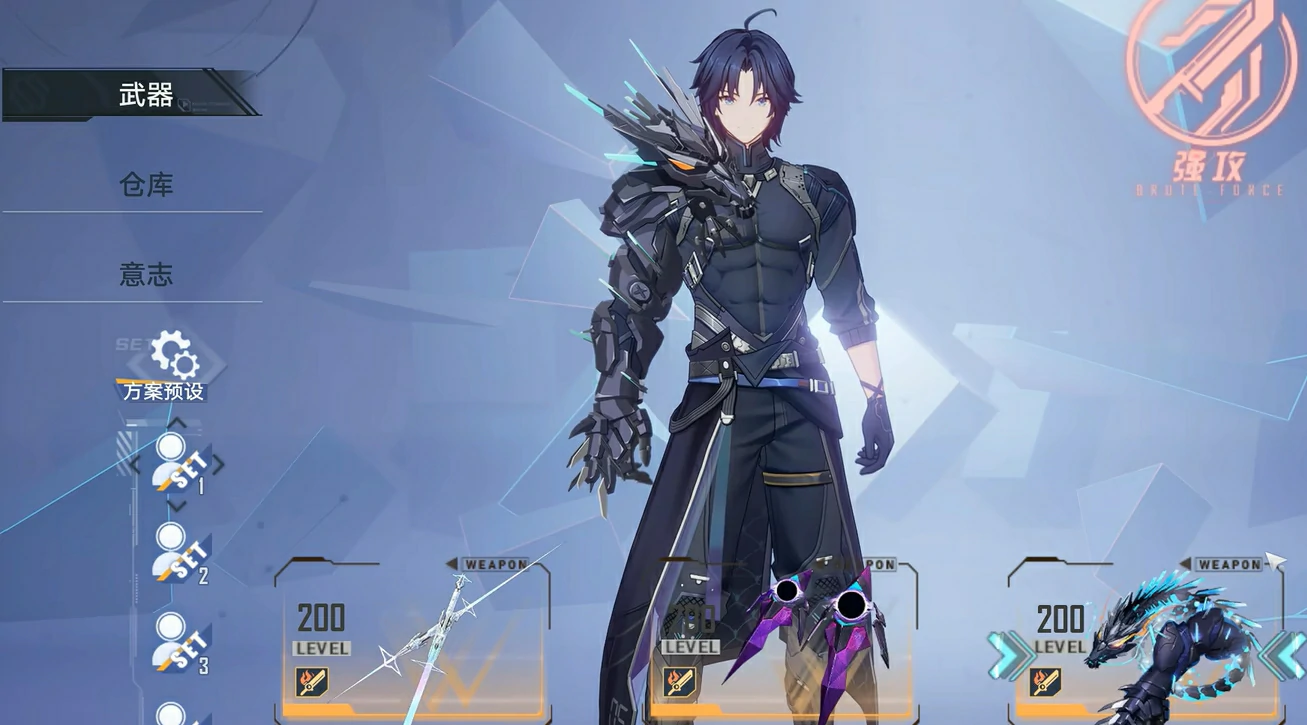Choose preset SET 3
The image size is (1307, 725).
180,642
